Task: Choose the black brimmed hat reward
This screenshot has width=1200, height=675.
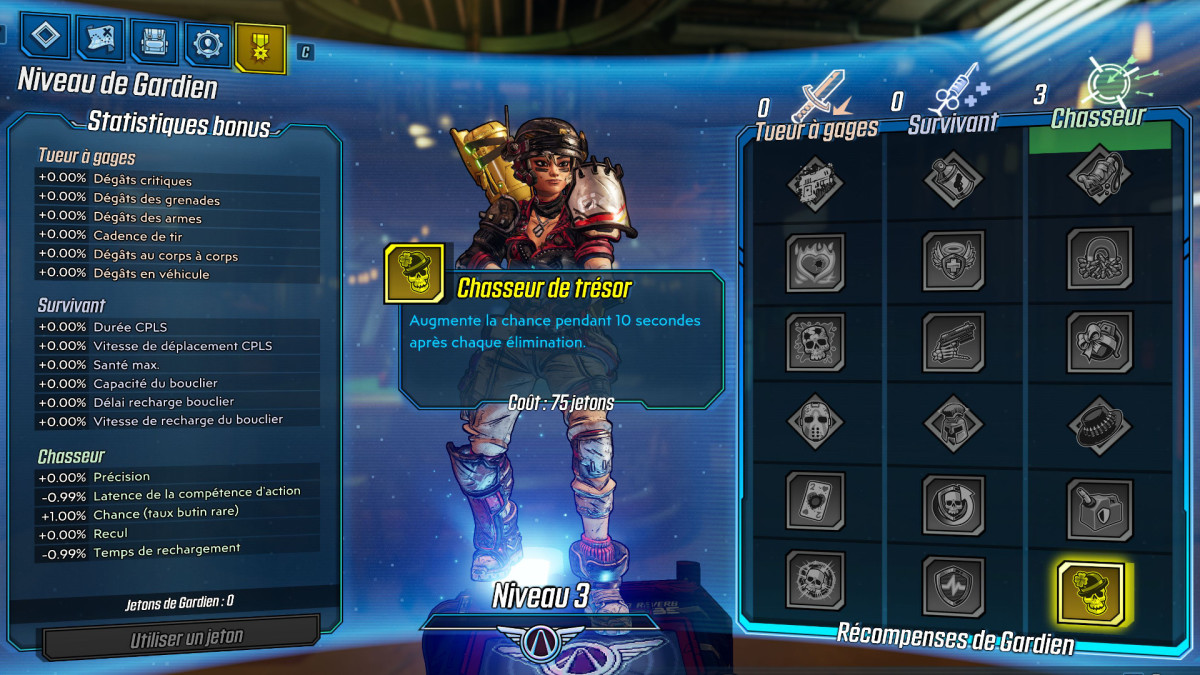Action: 1097,424
